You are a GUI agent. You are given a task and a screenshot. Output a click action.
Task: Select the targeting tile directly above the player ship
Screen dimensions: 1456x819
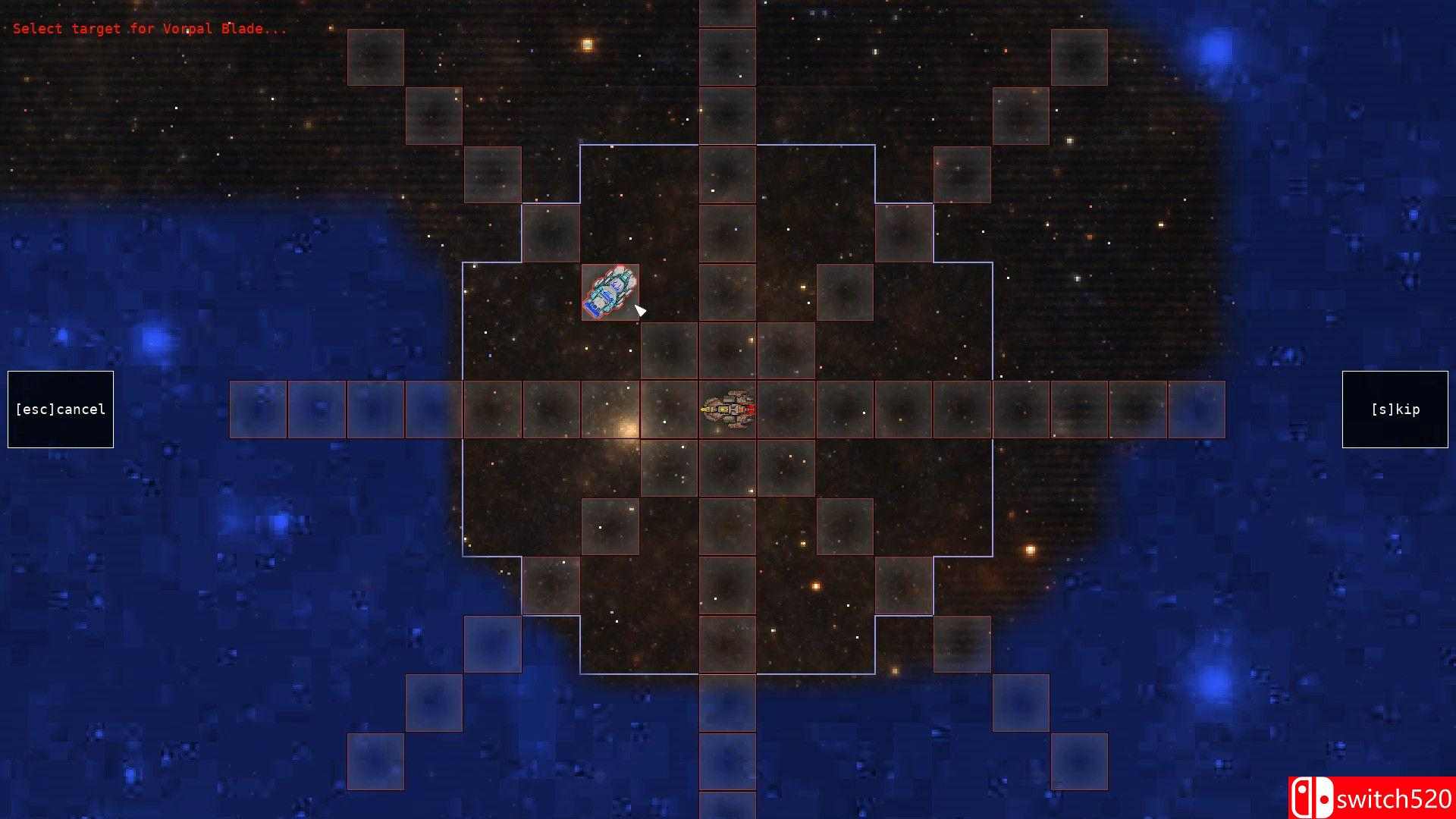pyautogui.click(x=728, y=349)
